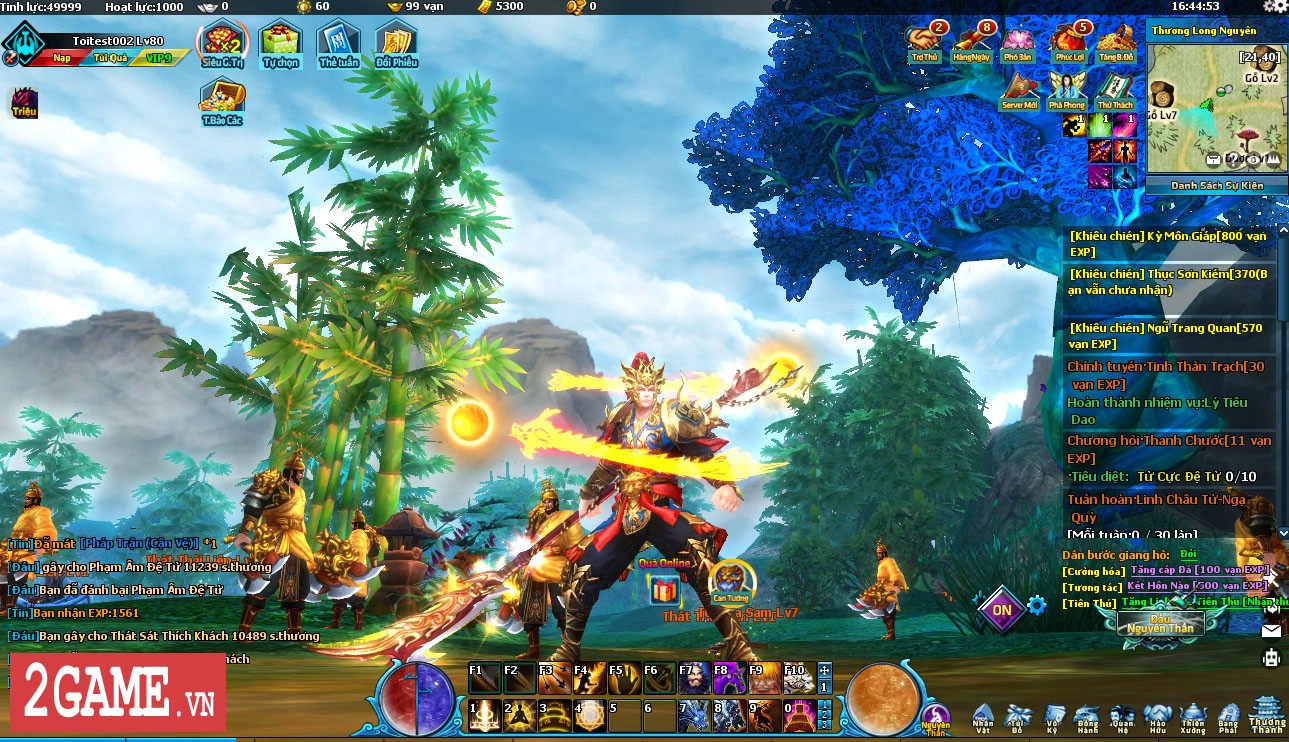Open the T.Bảo Các treasure chest

(222, 99)
